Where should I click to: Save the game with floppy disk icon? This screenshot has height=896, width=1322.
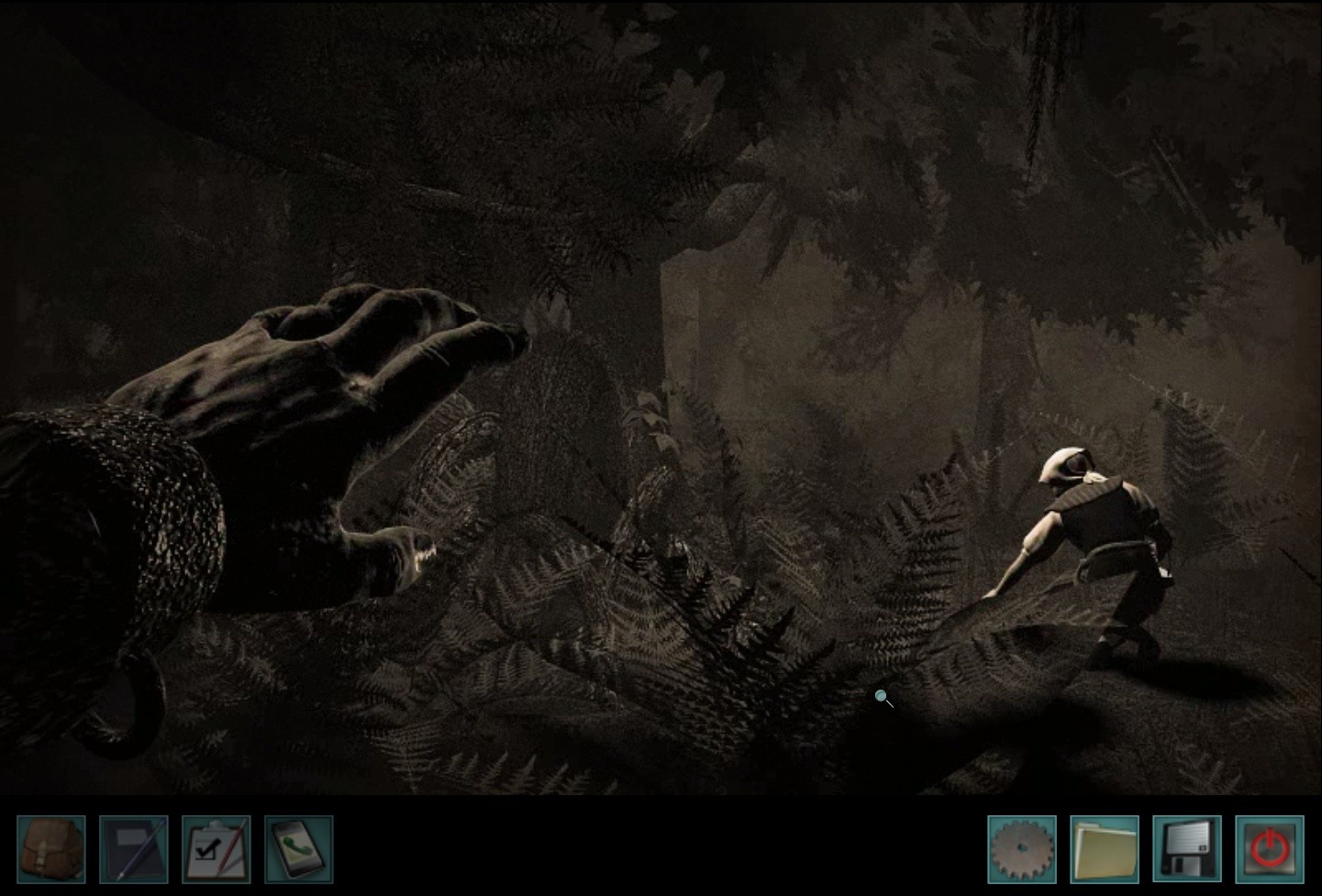pyautogui.click(x=1187, y=849)
